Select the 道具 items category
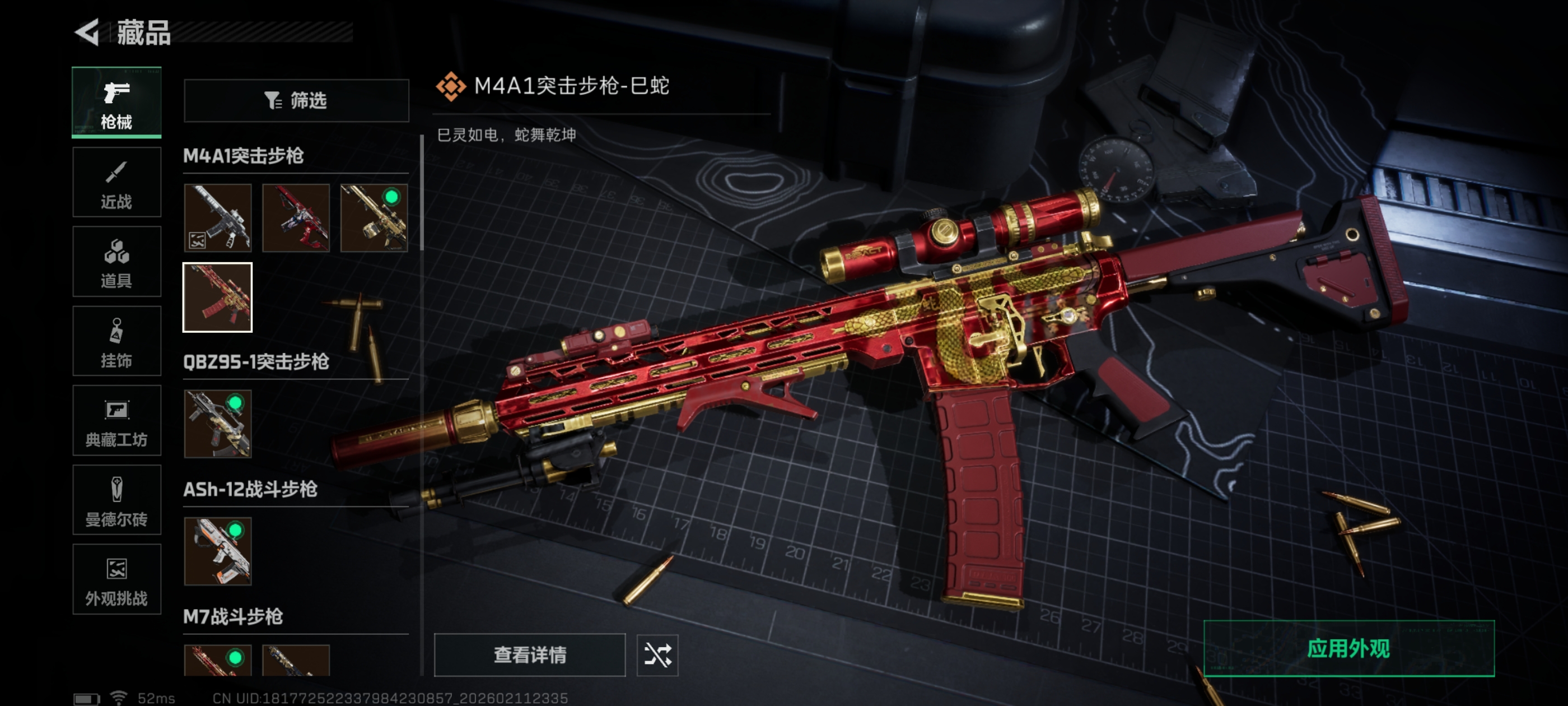Viewport: 1568px width, 706px height. pos(116,261)
